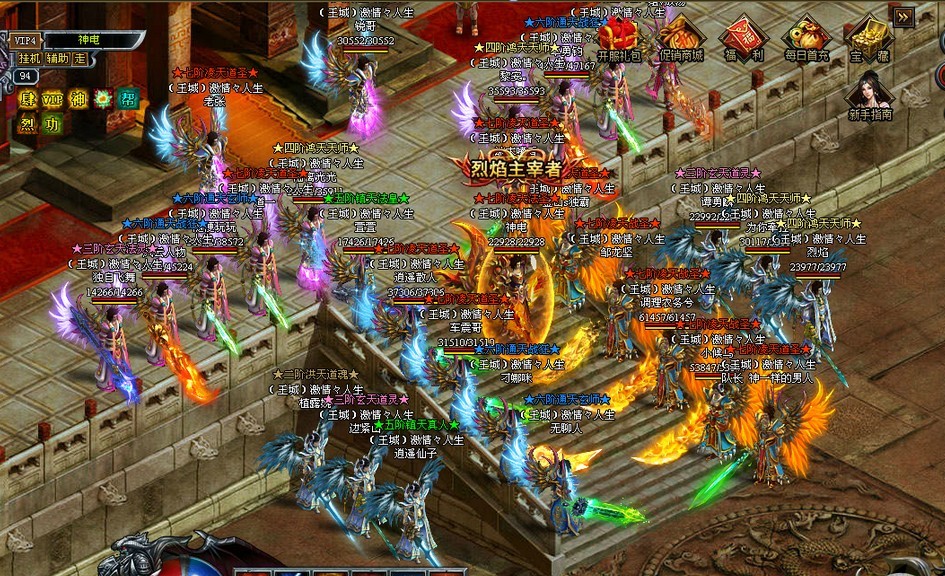Open the 宝藏 treasure chest icon
Image resolution: width=945 pixels, height=576 pixels.
pos(867,40)
